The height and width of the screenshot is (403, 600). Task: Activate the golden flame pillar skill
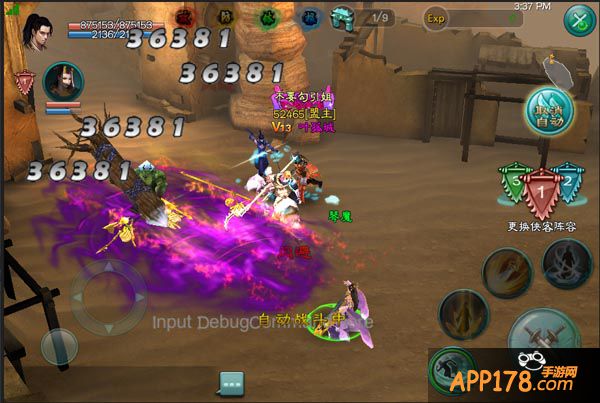tap(463, 315)
